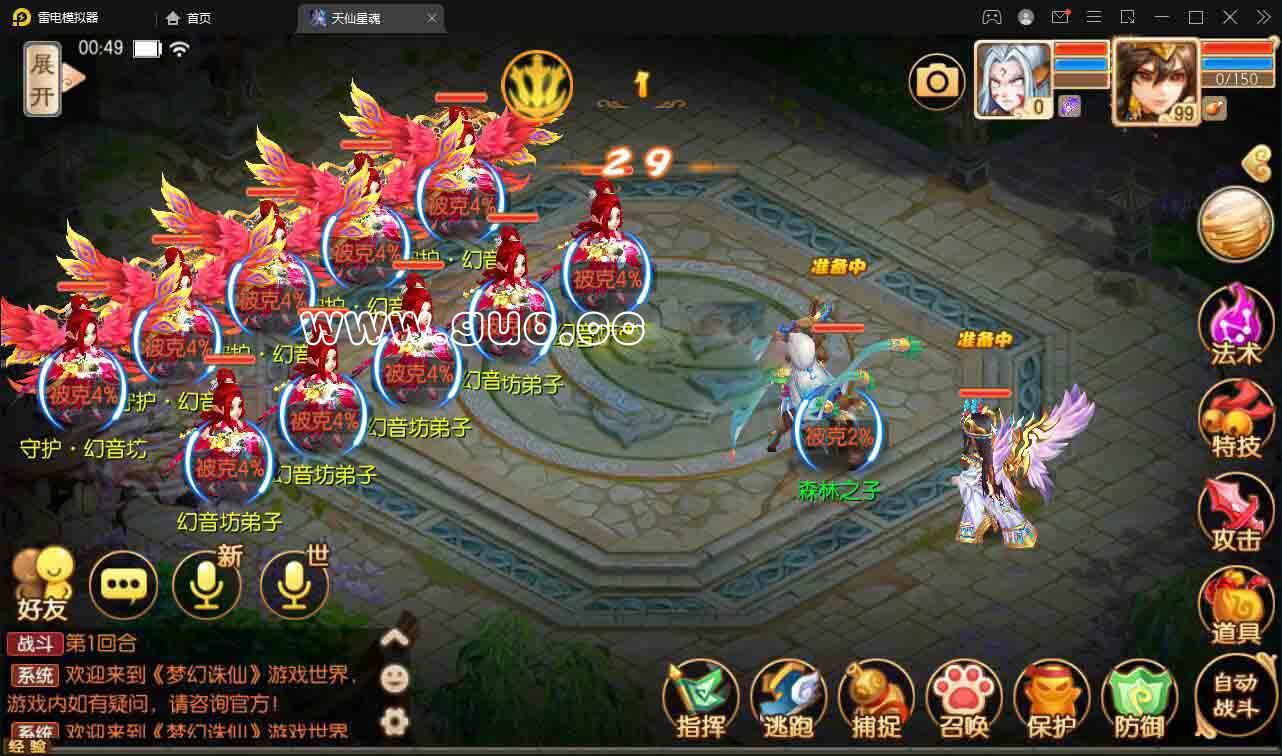The width and height of the screenshot is (1282, 756).
Task: Tap the 世 world voice microphone
Action: 294,584
